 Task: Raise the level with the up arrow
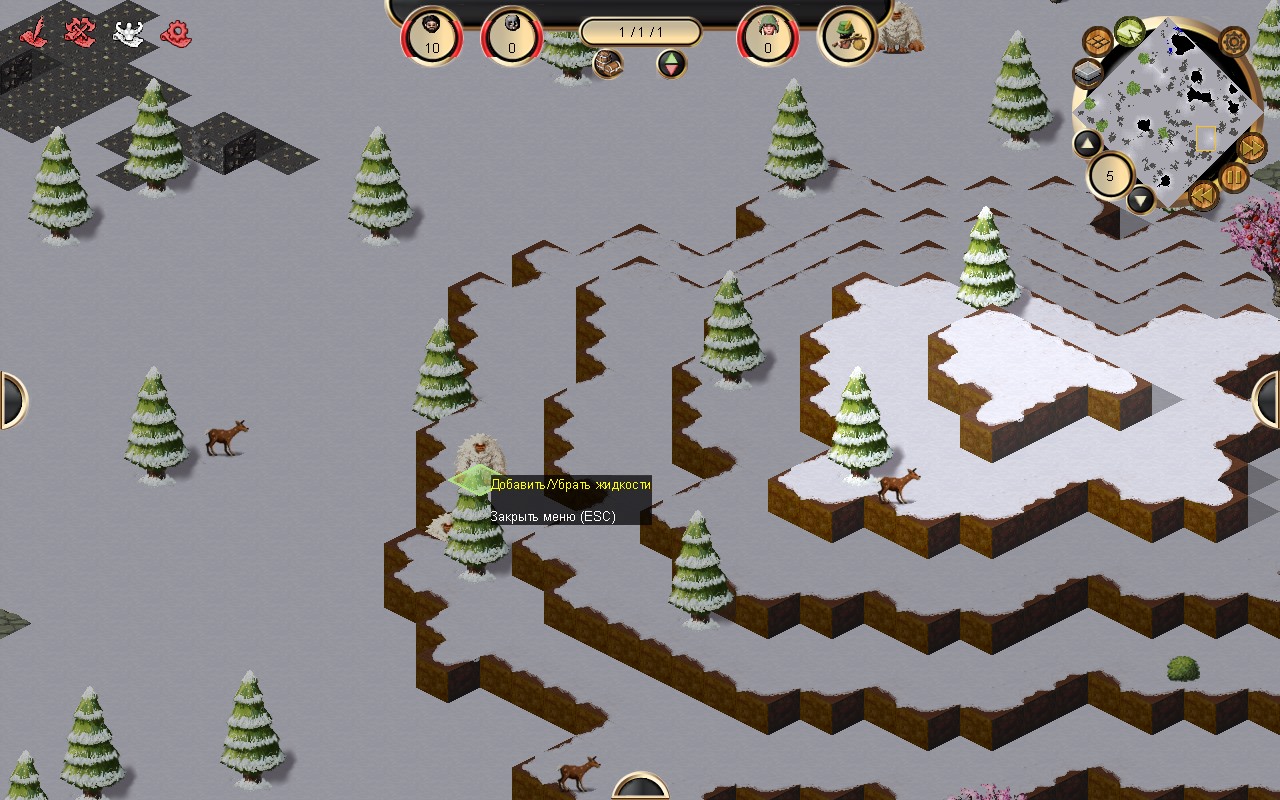1088,144
